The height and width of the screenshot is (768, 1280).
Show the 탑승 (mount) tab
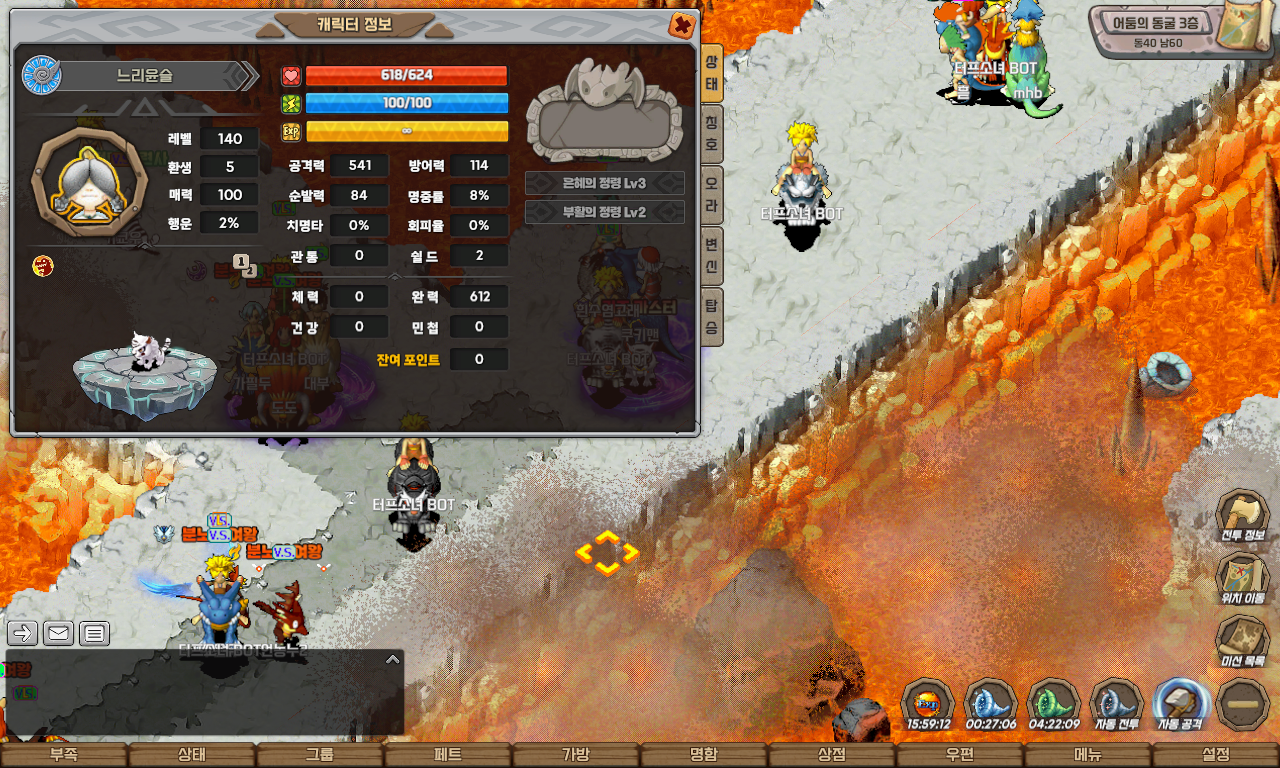(711, 316)
